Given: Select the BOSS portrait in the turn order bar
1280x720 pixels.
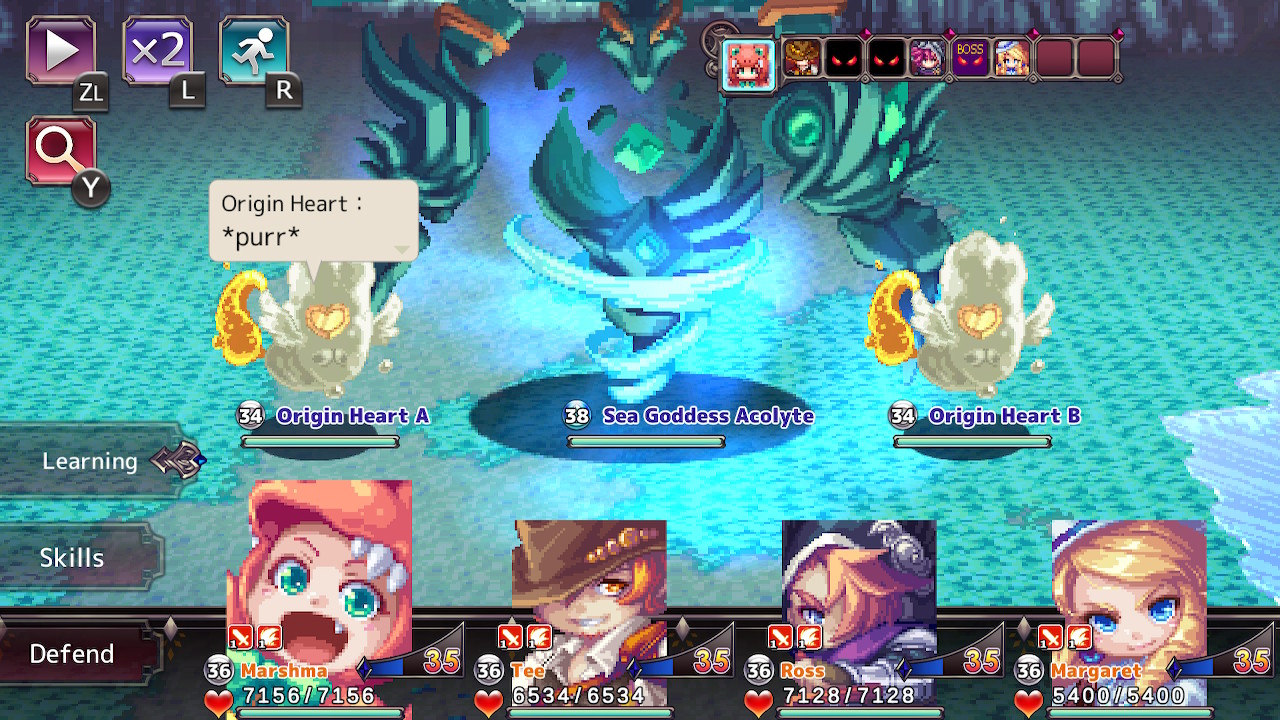Looking at the screenshot, I should 970,58.
